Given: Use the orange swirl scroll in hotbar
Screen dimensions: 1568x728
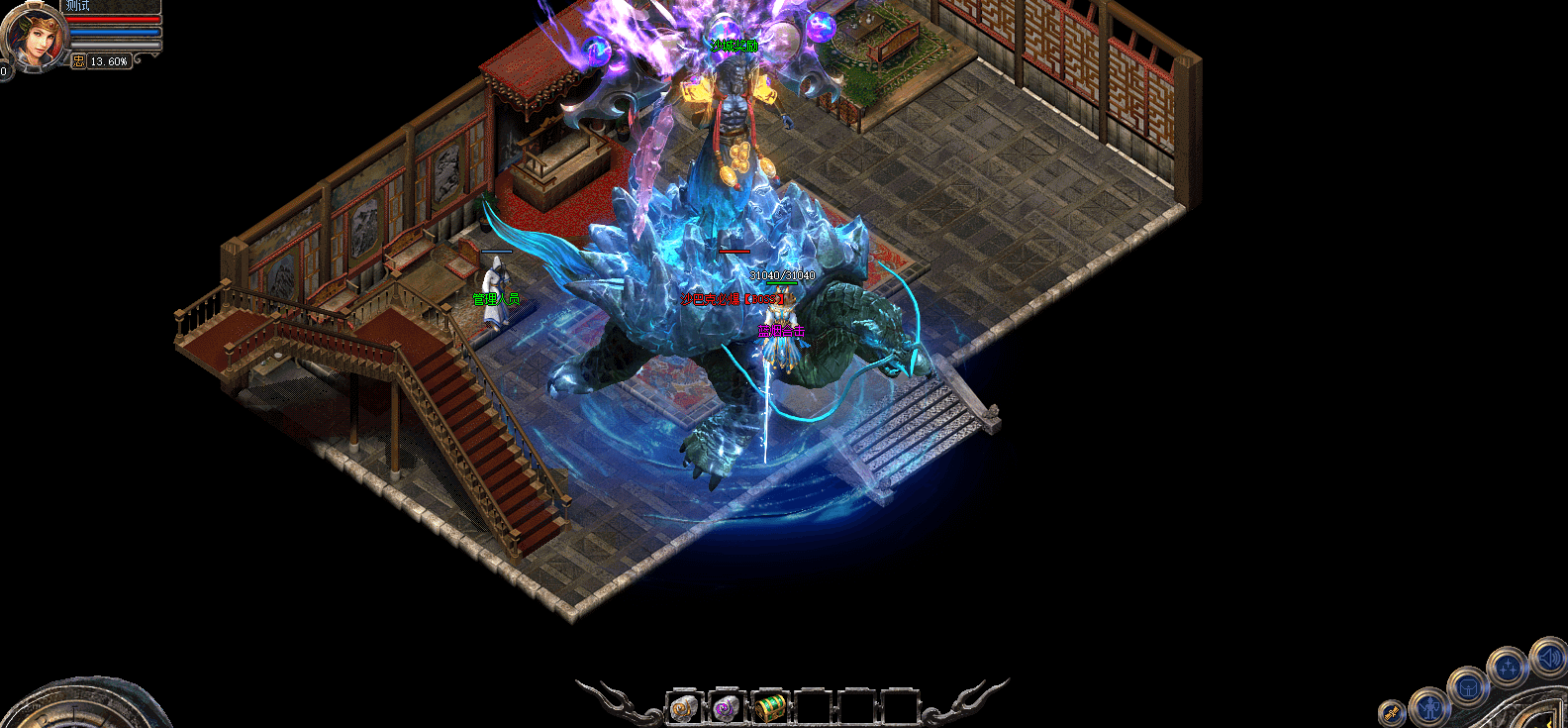Looking at the screenshot, I should click(684, 708).
